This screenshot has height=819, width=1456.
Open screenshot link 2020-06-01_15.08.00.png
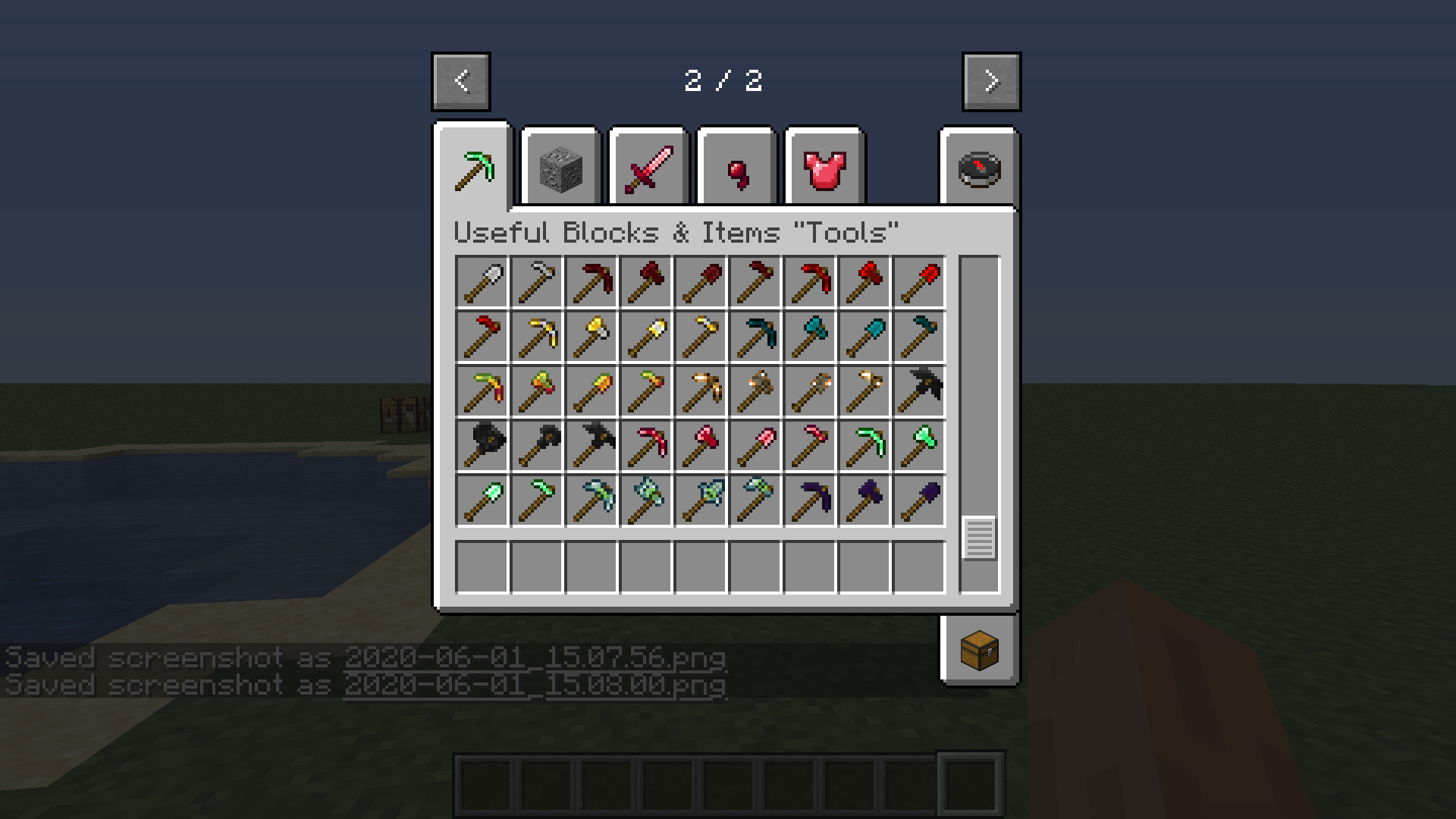[x=535, y=683]
